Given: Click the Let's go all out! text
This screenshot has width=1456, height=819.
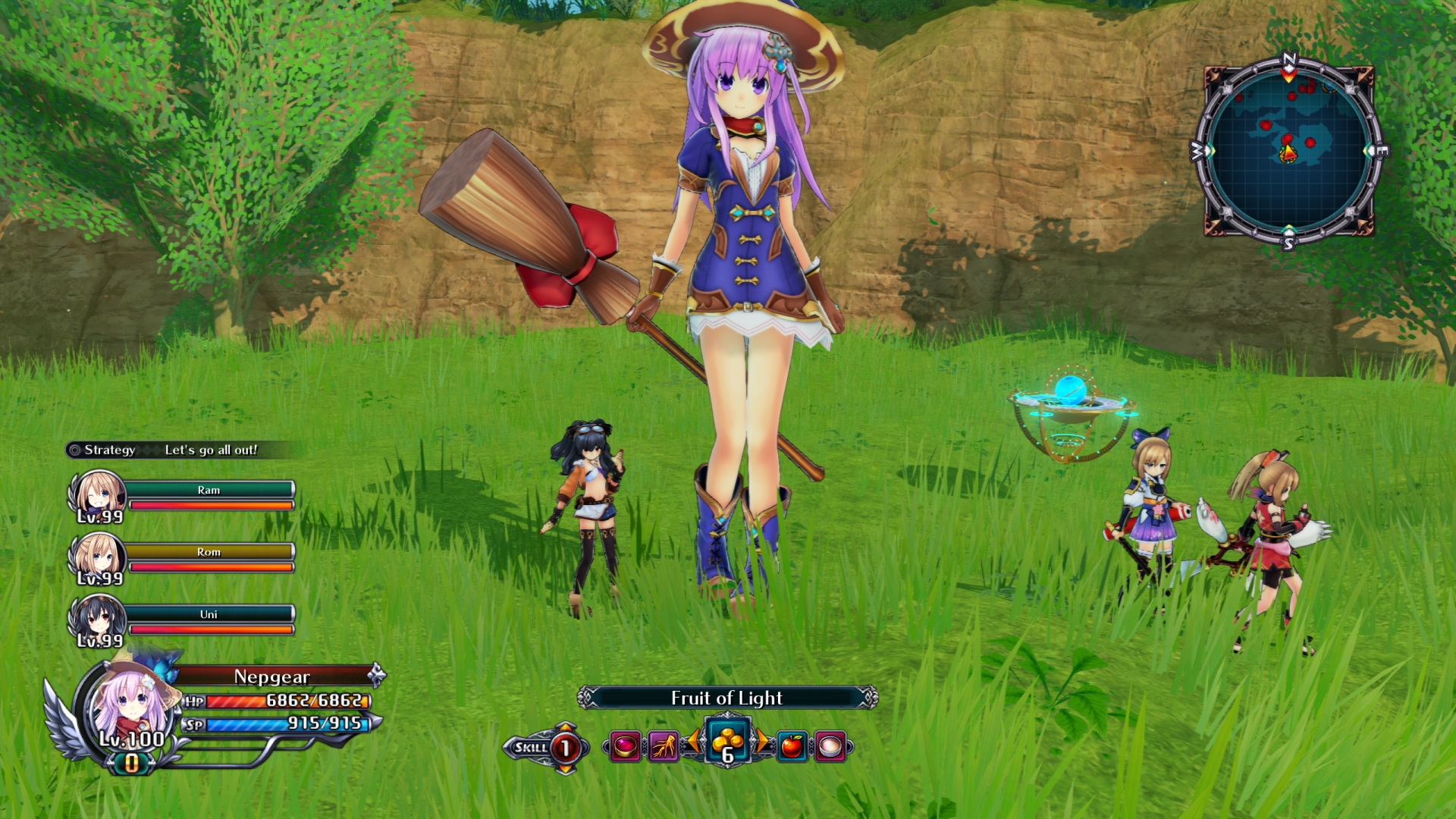Looking at the screenshot, I should tap(213, 450).
